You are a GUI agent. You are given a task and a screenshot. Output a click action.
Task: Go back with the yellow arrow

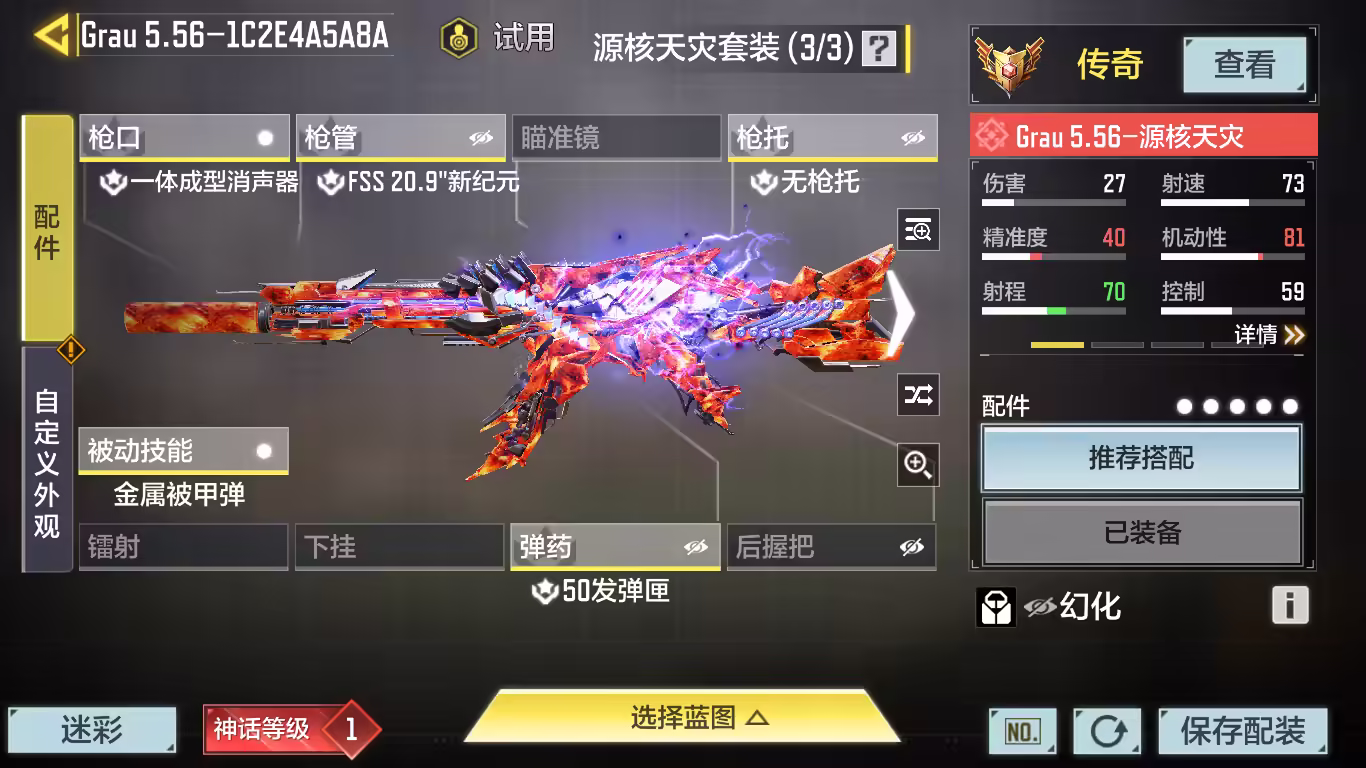(x=50, y=36)
